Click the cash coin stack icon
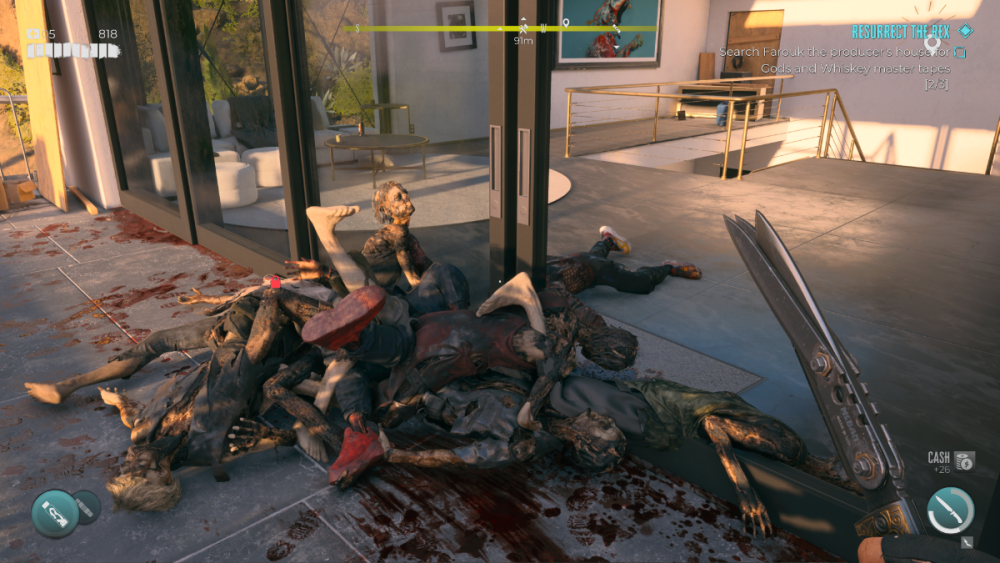This screenshot has width=1000, height=563. (x=964, y=460)
